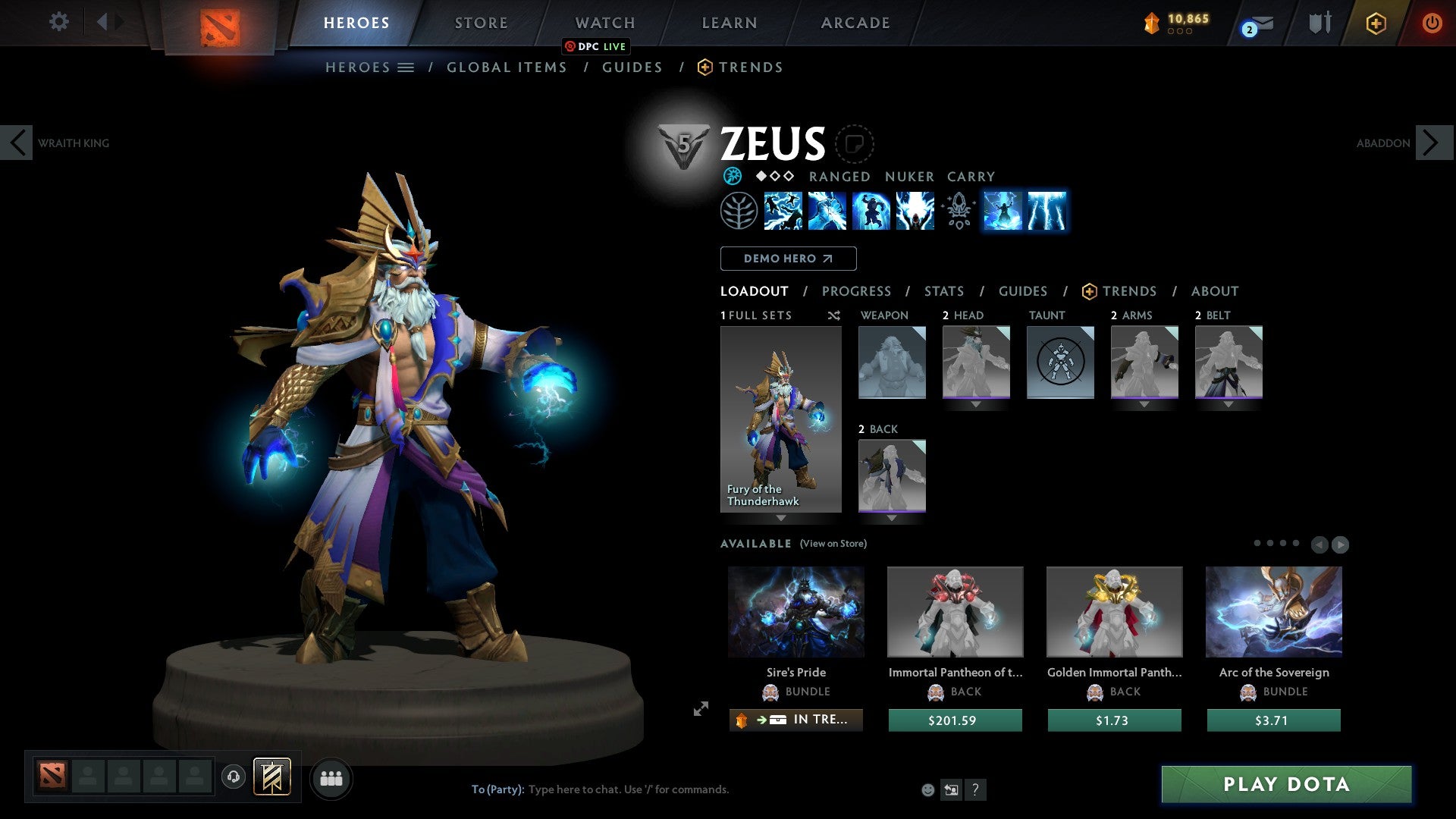Expand the Head slot item dropdown arrow
The width and height of the screenshot is (1456, 819).
(x=976, y=404)
